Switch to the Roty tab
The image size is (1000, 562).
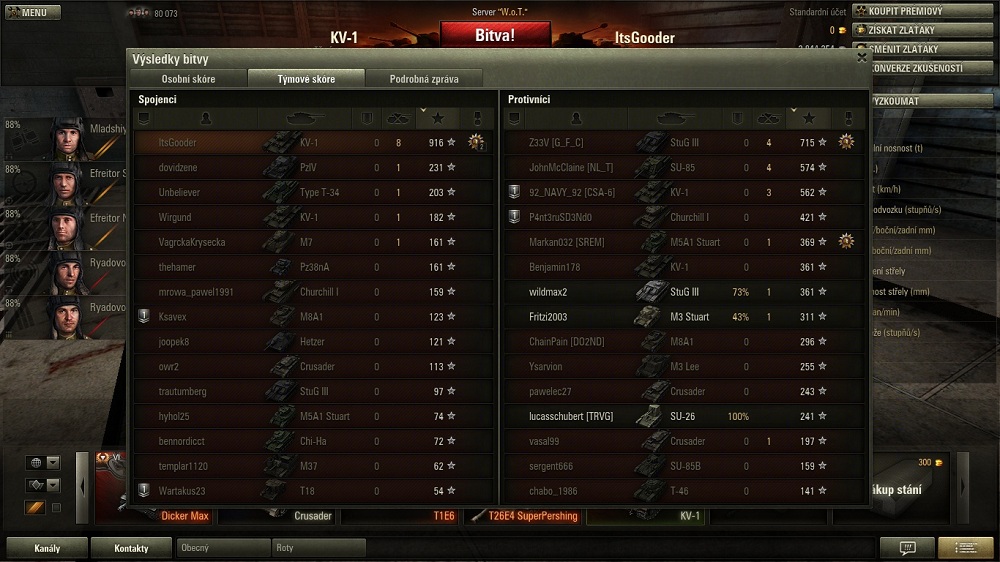318,548
